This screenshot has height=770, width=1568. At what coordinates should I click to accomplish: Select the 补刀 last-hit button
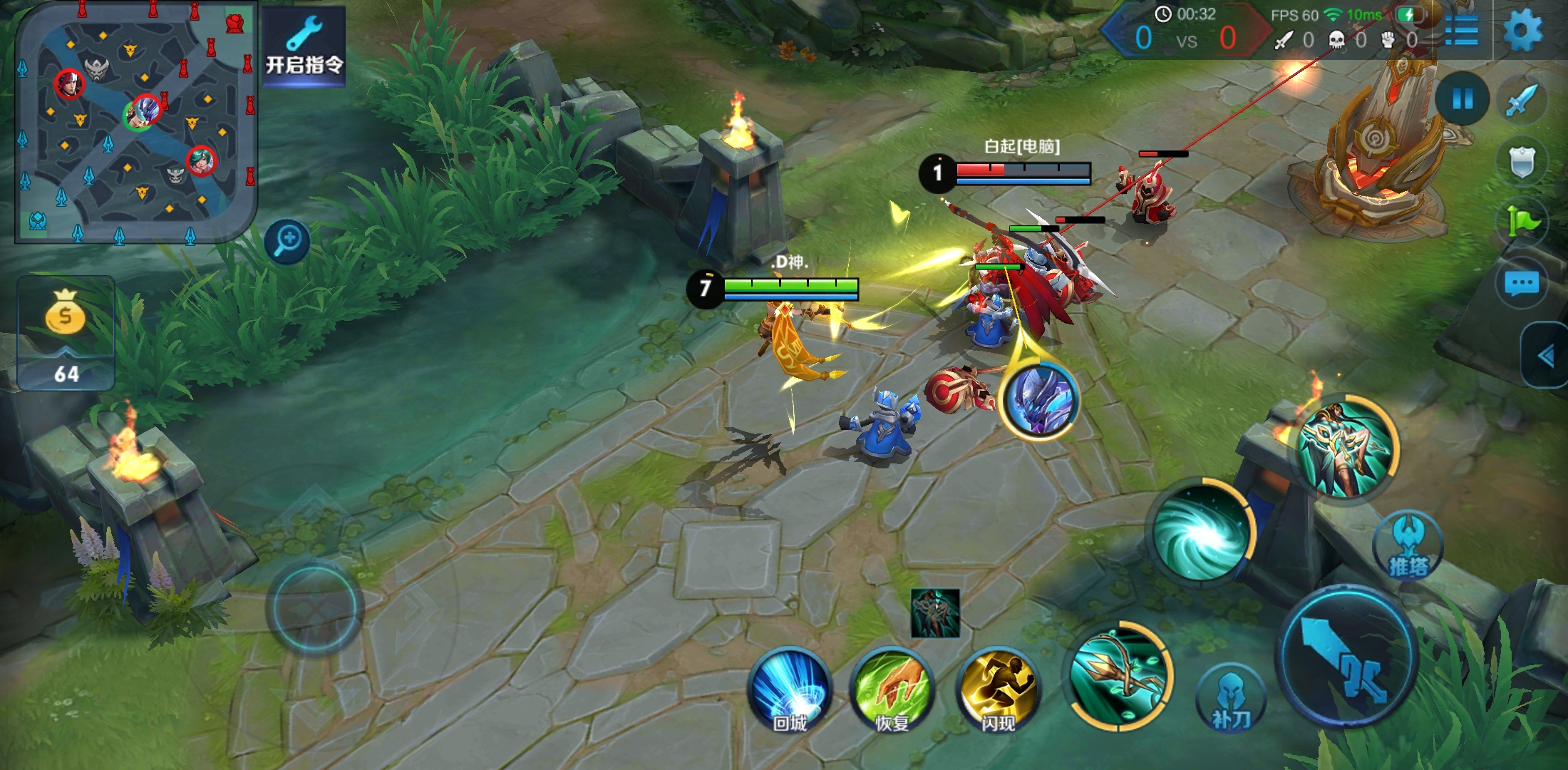tap(1229, 700)
